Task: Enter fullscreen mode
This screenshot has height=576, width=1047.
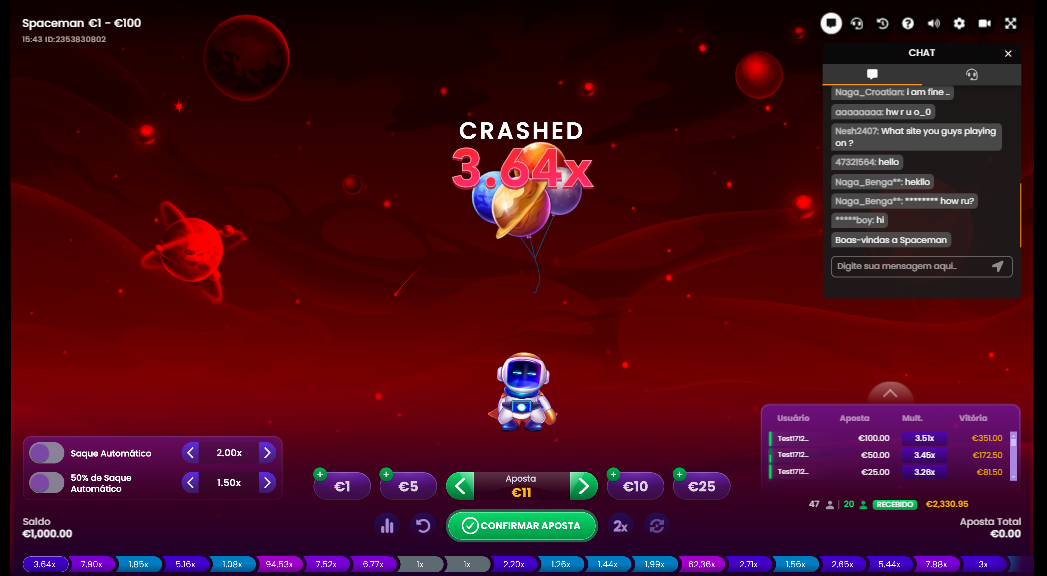Action: tap(1010, 24)
